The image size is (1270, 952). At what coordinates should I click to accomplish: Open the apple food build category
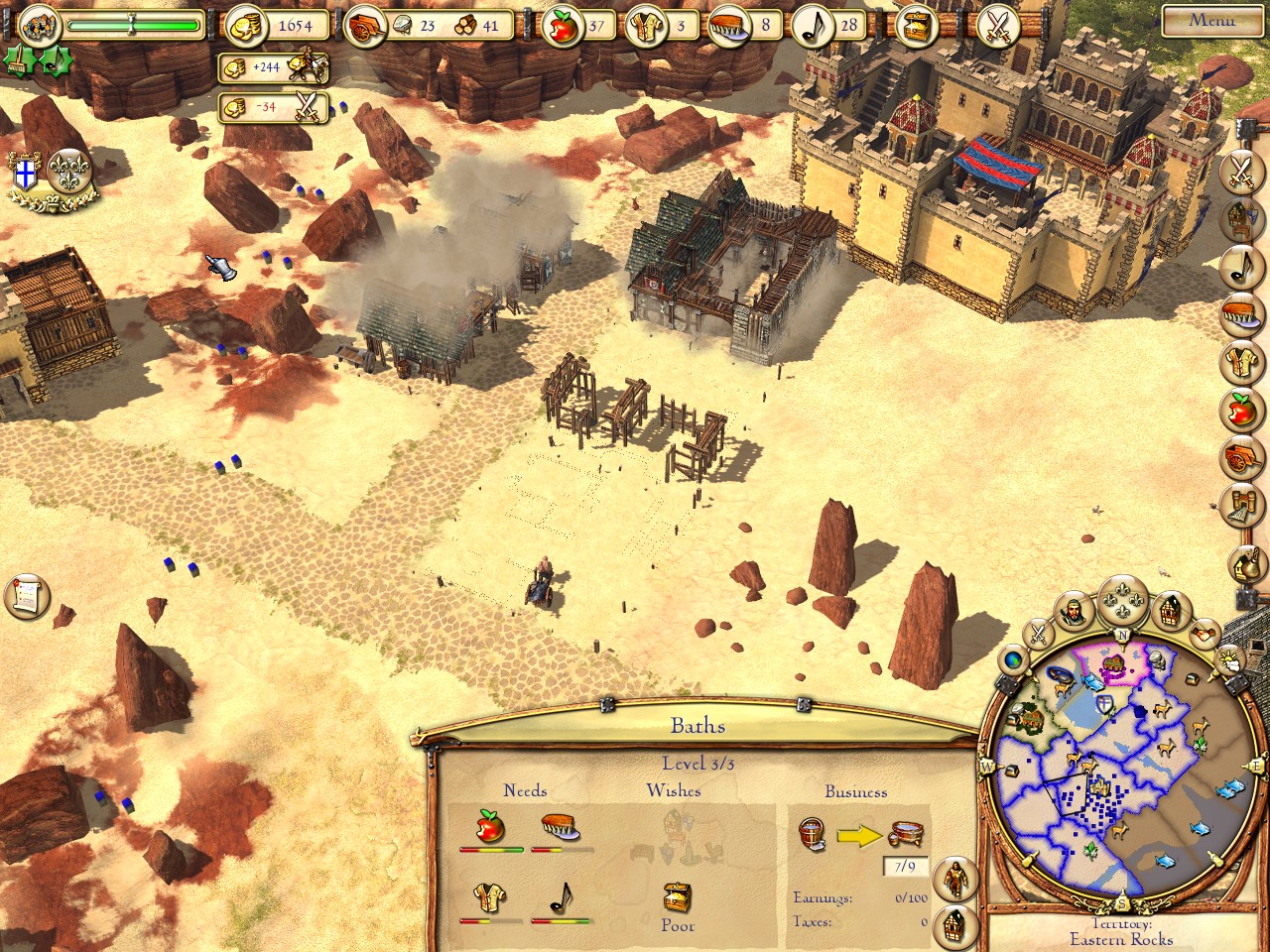point(1240,409)
